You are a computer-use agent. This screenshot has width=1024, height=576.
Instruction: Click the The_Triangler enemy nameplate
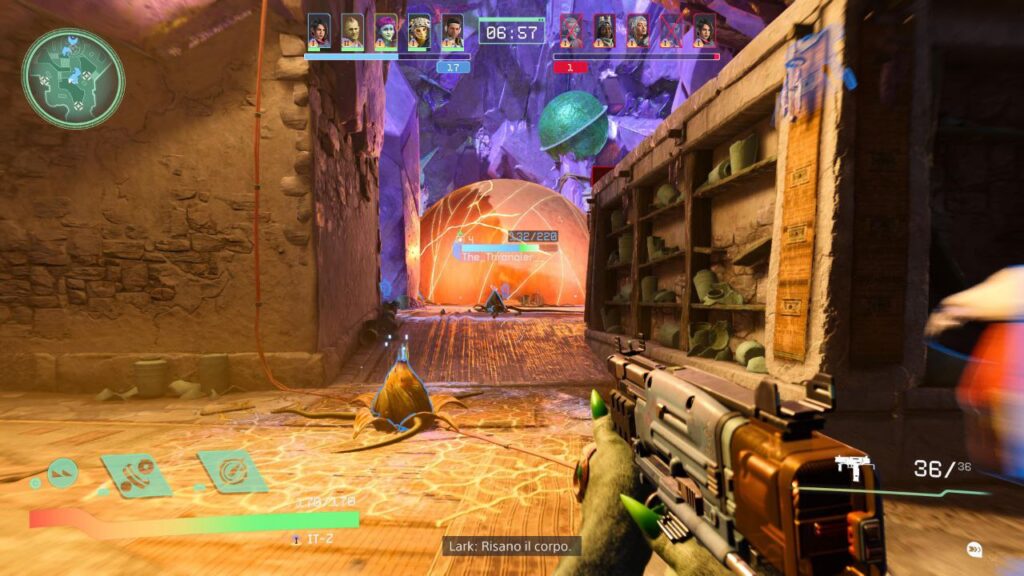coord(497,257)
